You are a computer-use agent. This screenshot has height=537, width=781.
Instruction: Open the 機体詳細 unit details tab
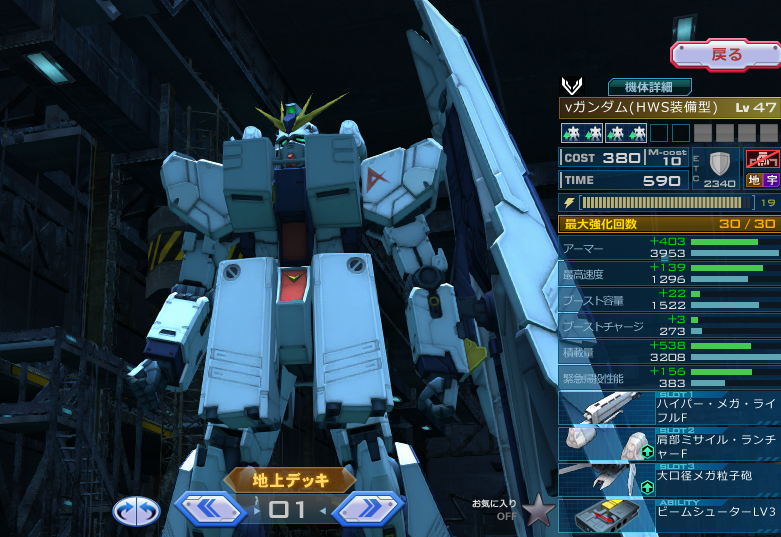pos(649,87)
